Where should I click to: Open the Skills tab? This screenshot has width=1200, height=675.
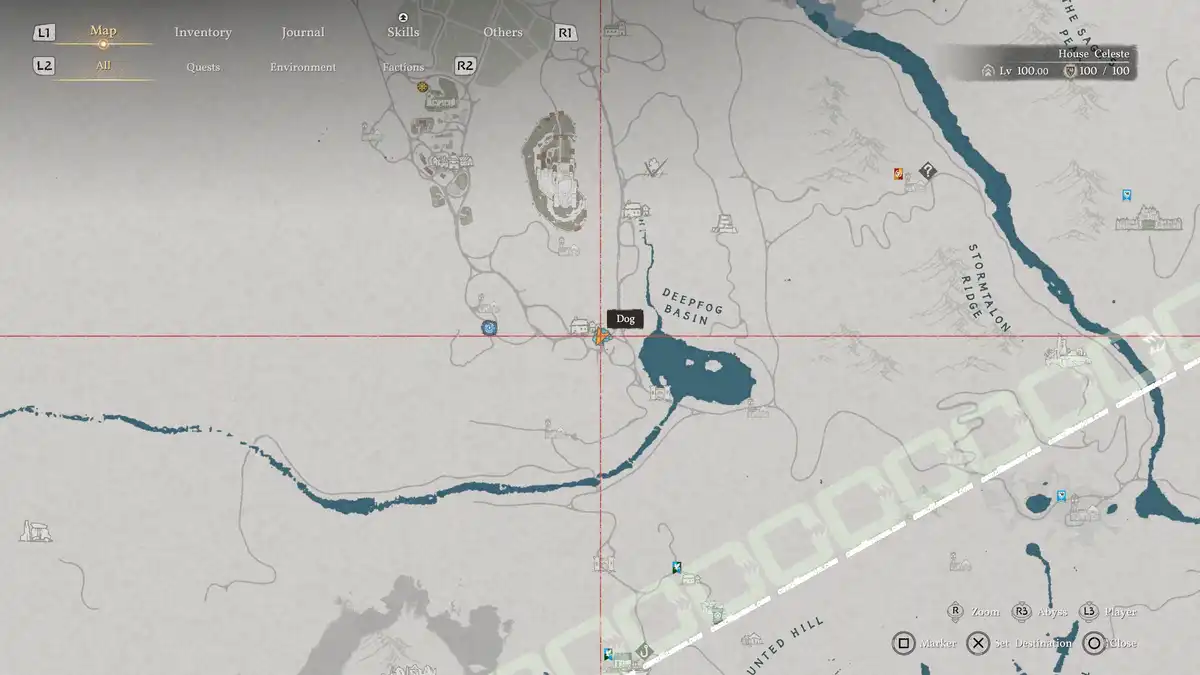coord(403,32)
